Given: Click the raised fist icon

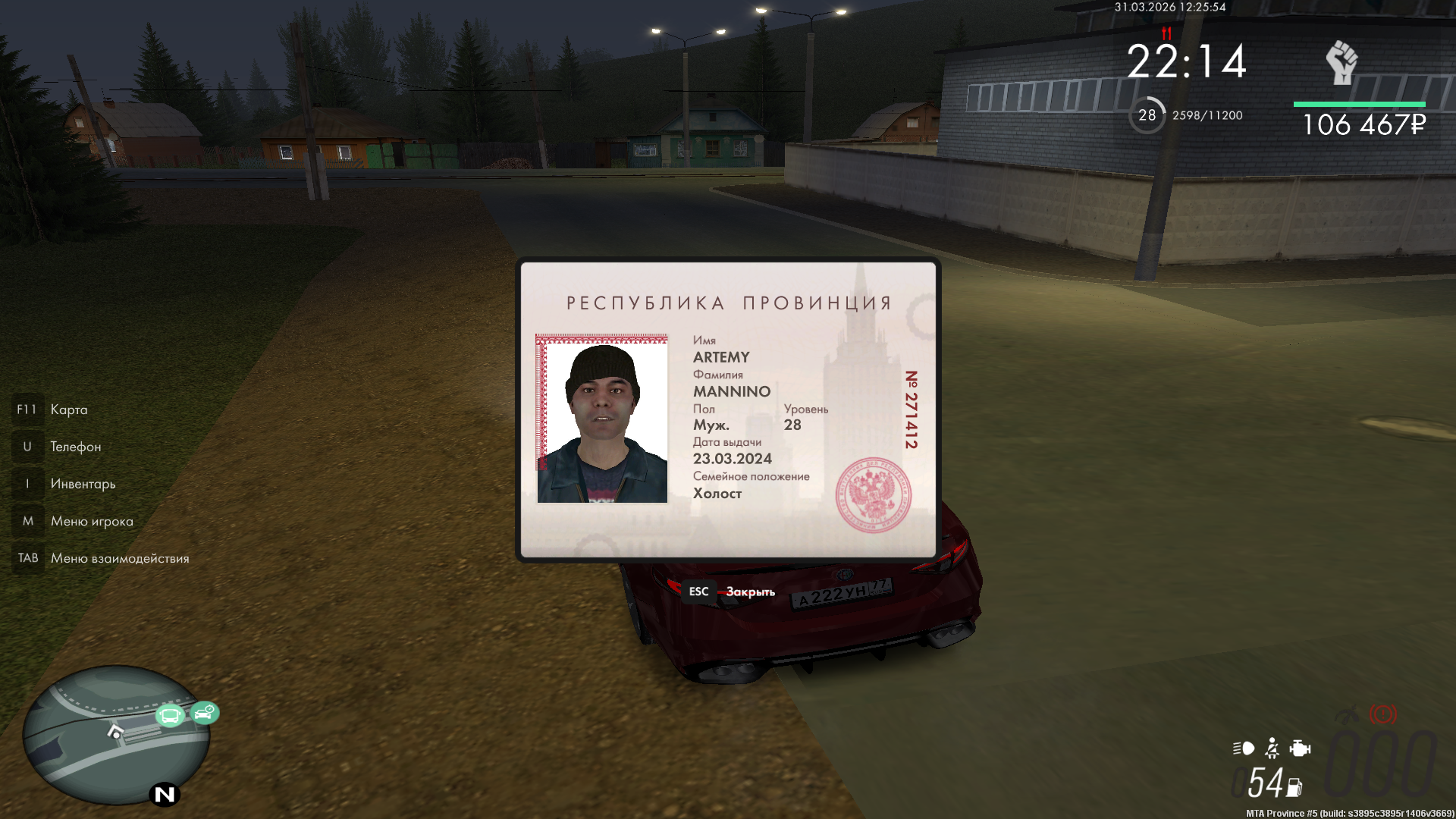Looking at the screenshot, I should pos(1341,63).
